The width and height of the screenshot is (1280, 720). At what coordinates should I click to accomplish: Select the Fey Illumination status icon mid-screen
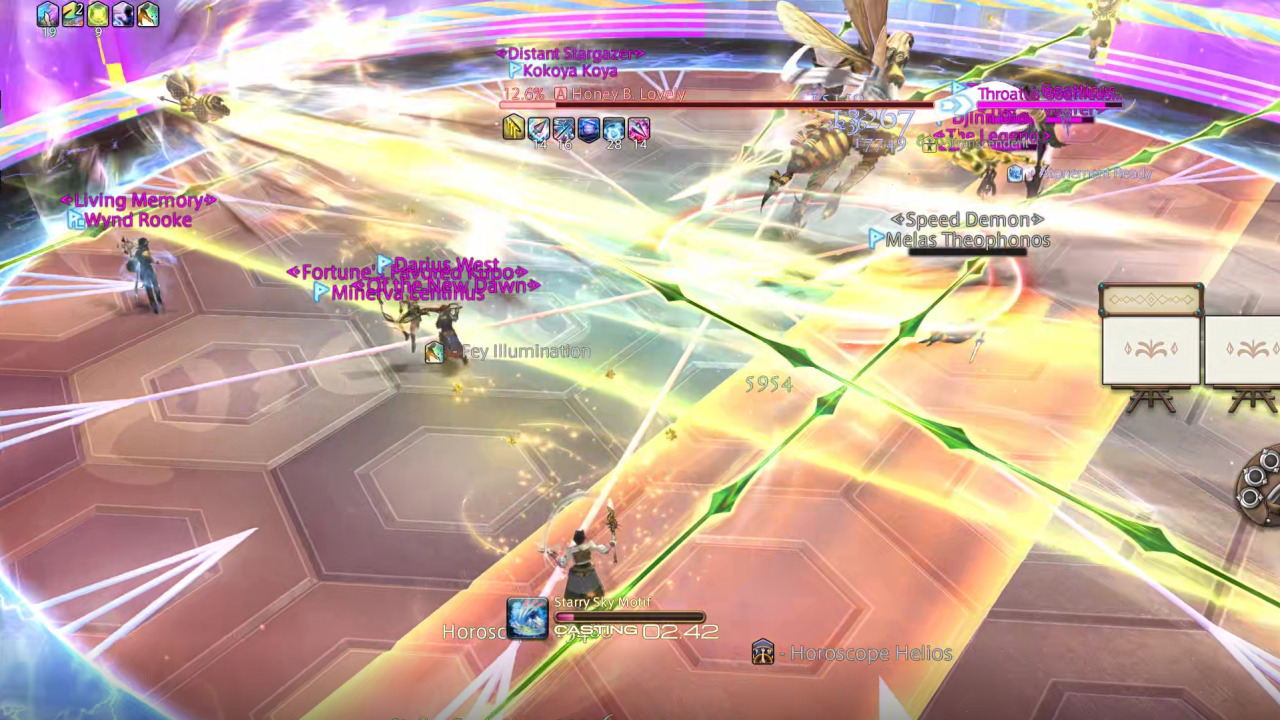pos(435,351)
